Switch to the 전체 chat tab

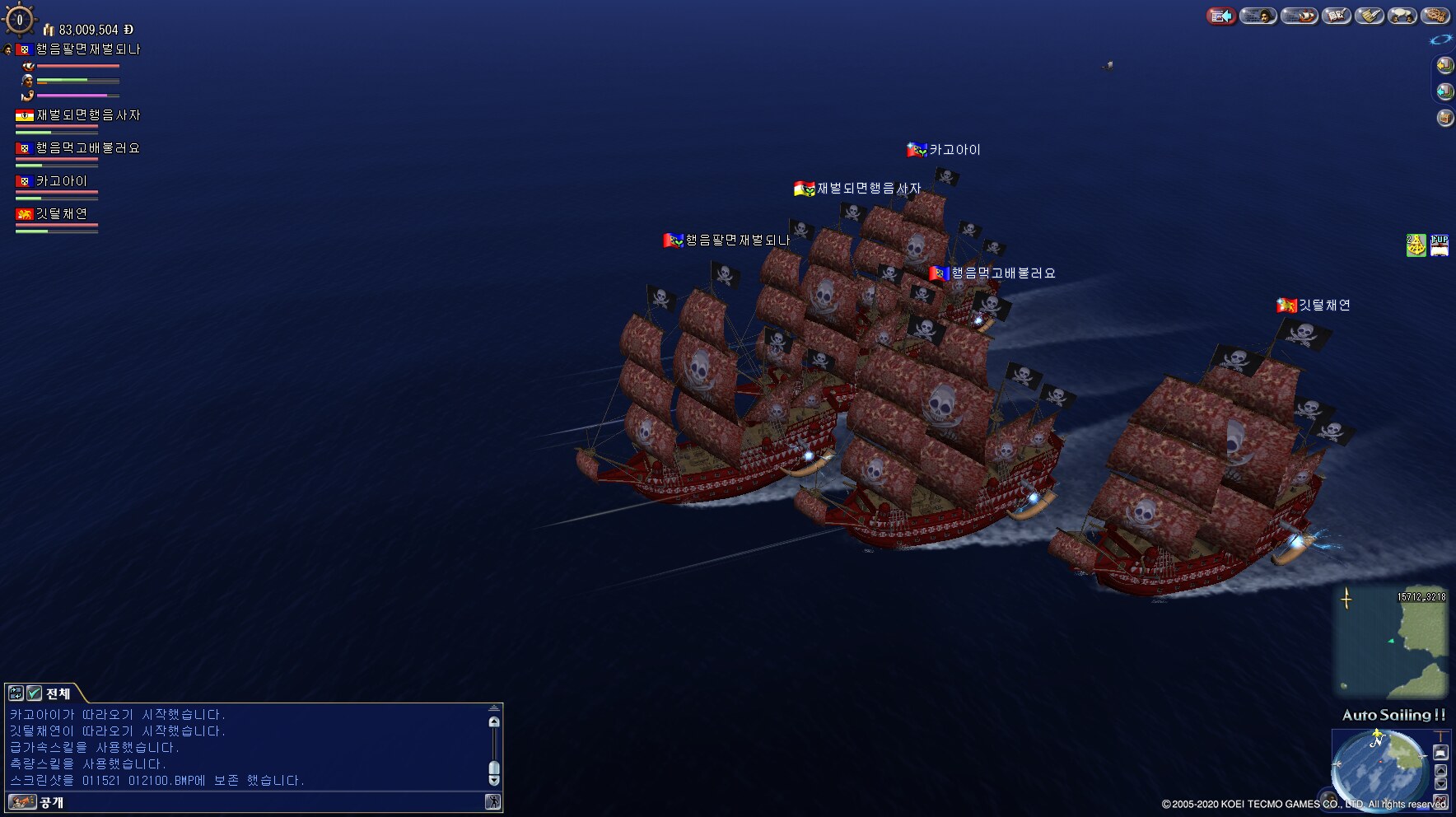pyautogui.click(x=58, y=693)
